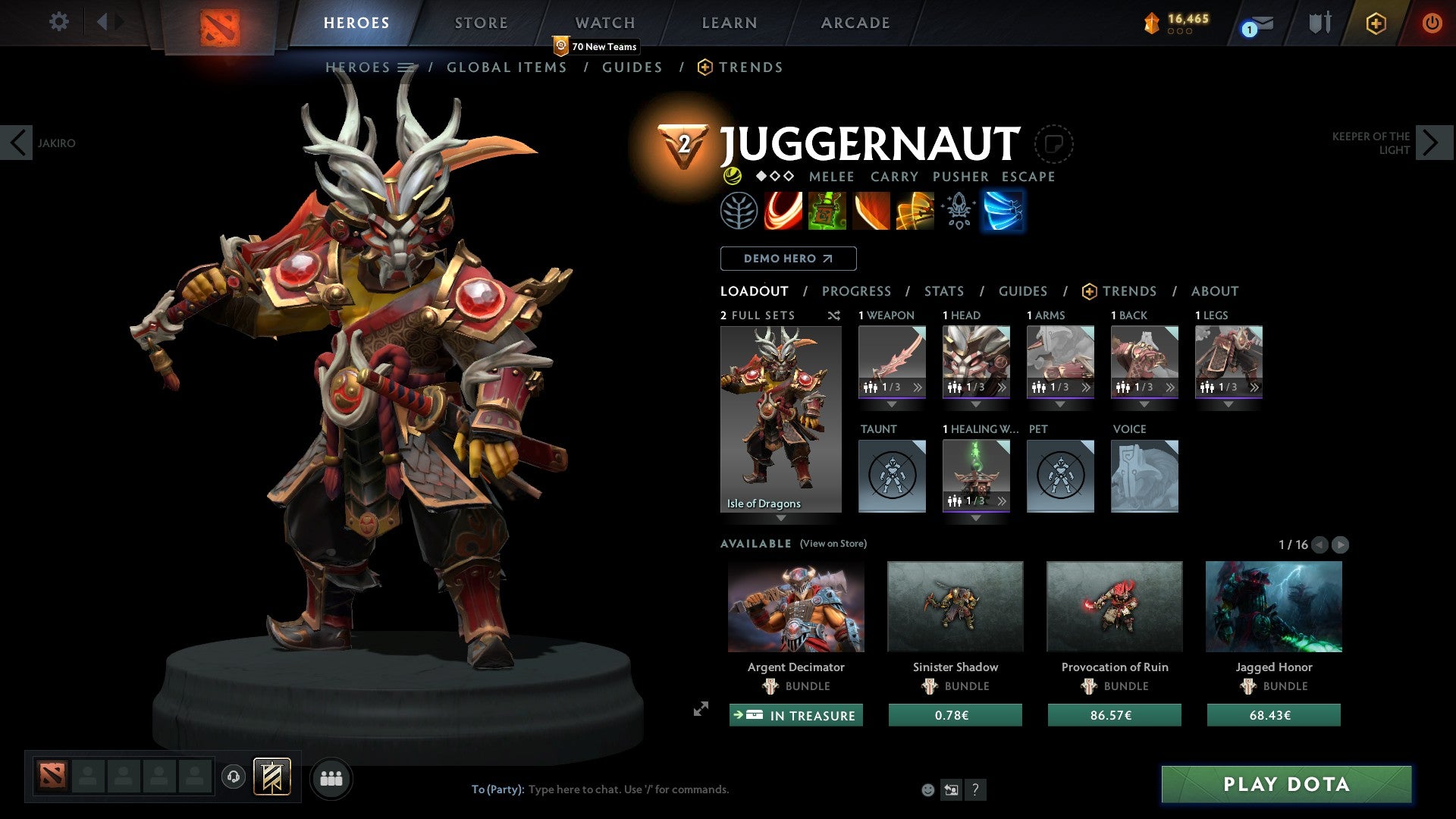Click the settings gear in the top left
This screenshot has width=1456, height=819.
[x=59, y=22]
